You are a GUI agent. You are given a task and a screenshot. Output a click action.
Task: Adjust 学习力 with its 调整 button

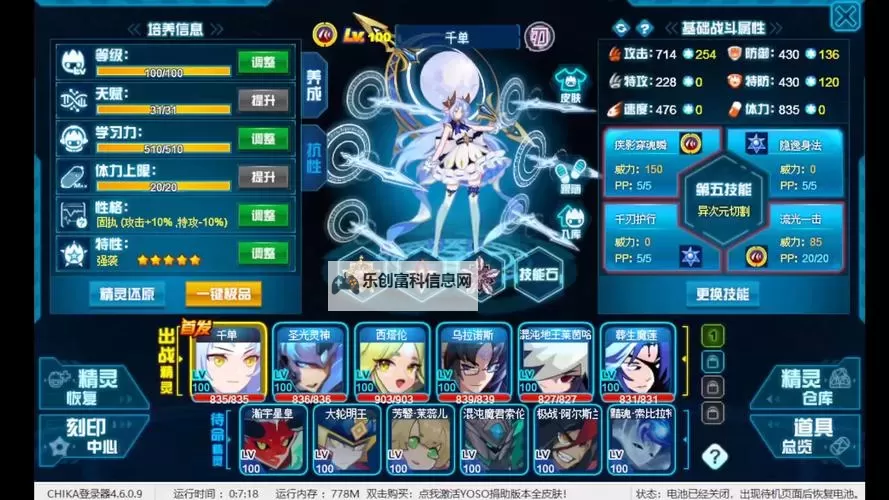tap(264, 138)
